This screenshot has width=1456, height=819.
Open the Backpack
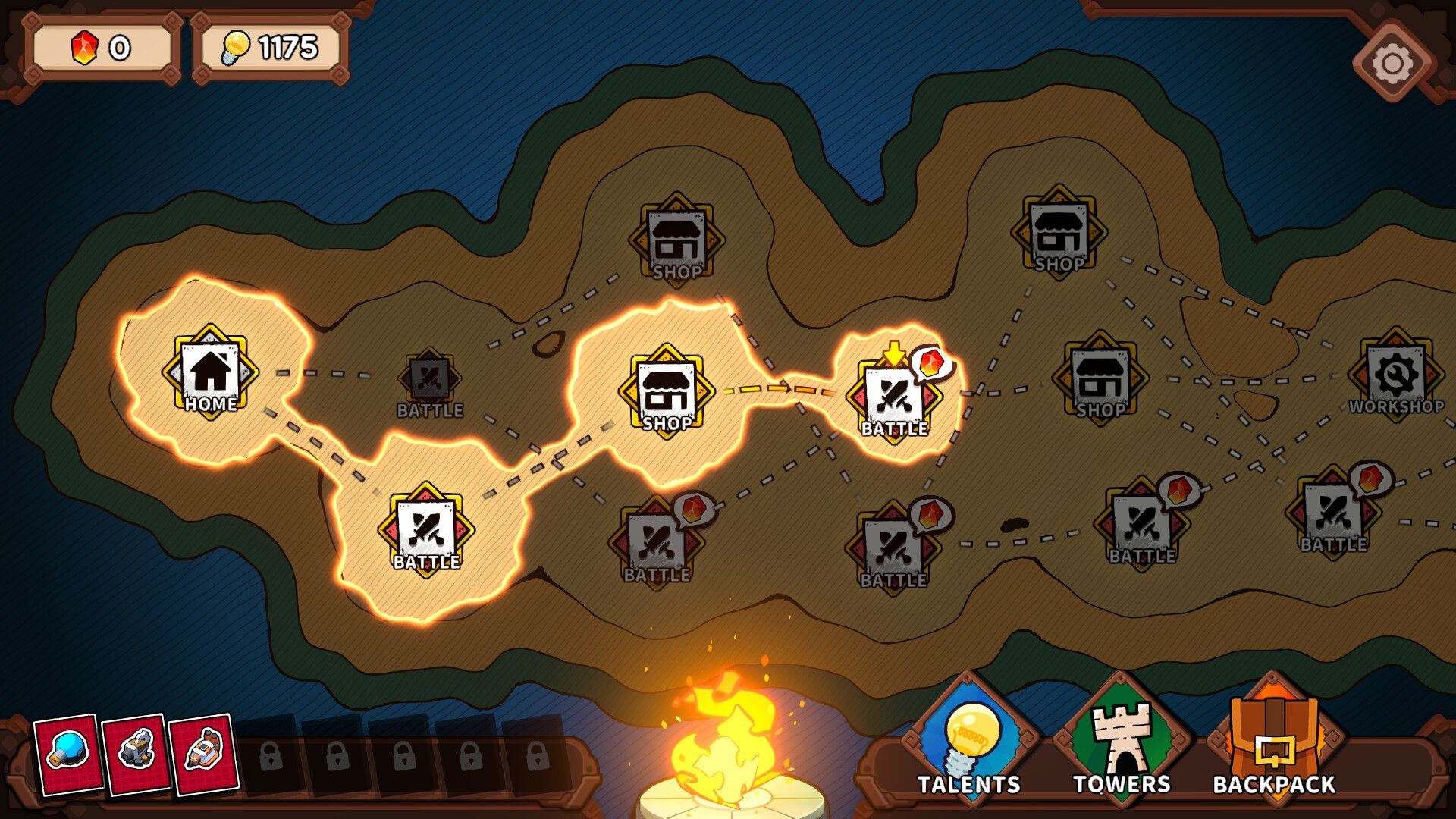click(1274, 739)
